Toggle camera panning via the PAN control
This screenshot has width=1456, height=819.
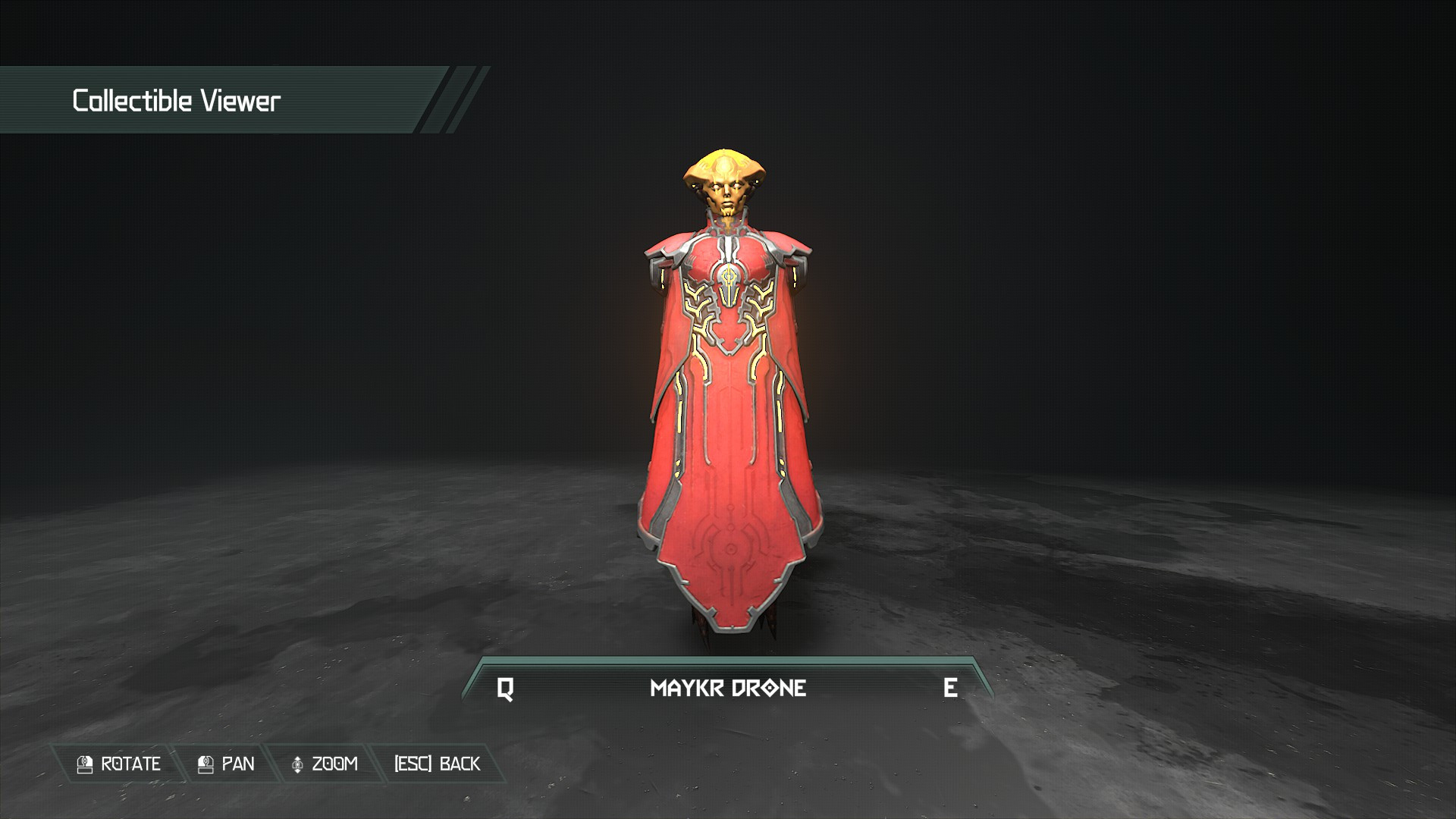pyautogui.click(x=231, y=764)
